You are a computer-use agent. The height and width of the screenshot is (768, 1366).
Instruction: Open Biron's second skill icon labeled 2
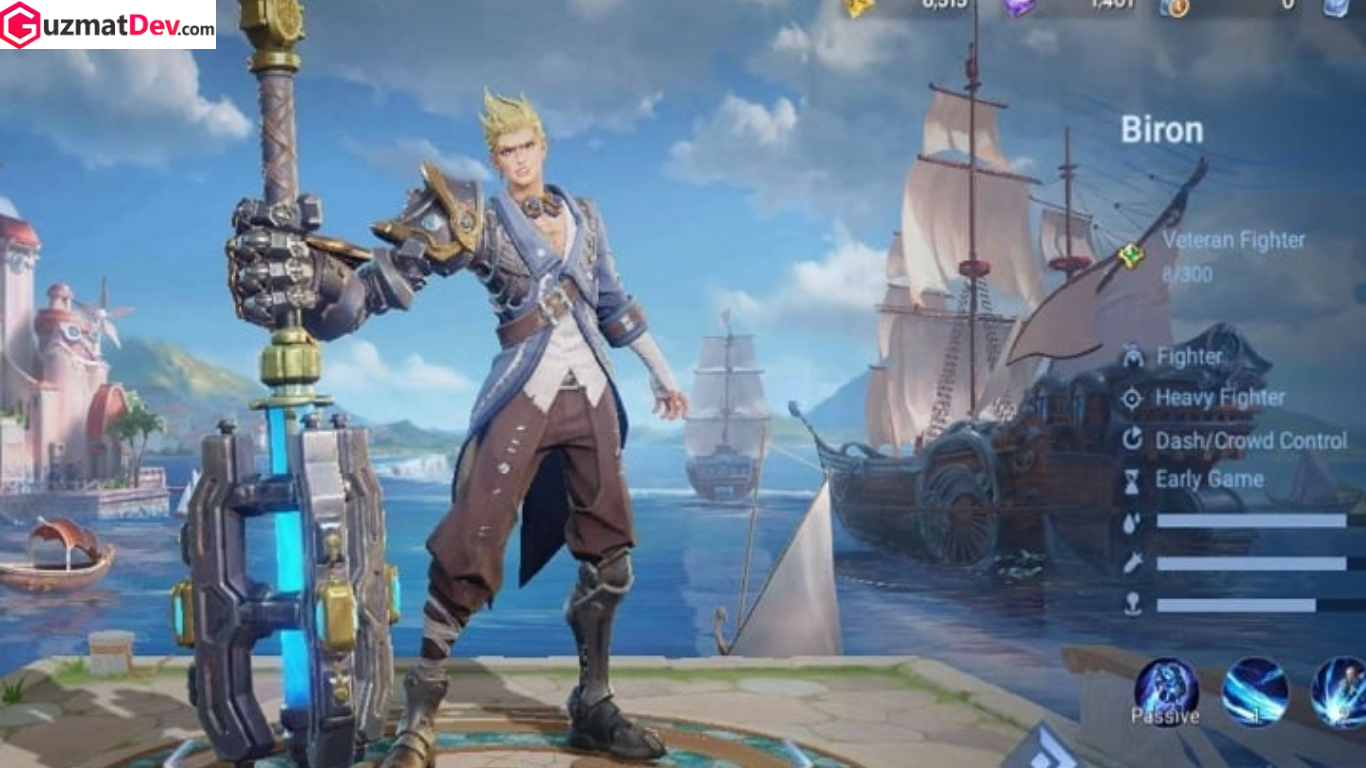[1341, 691]
